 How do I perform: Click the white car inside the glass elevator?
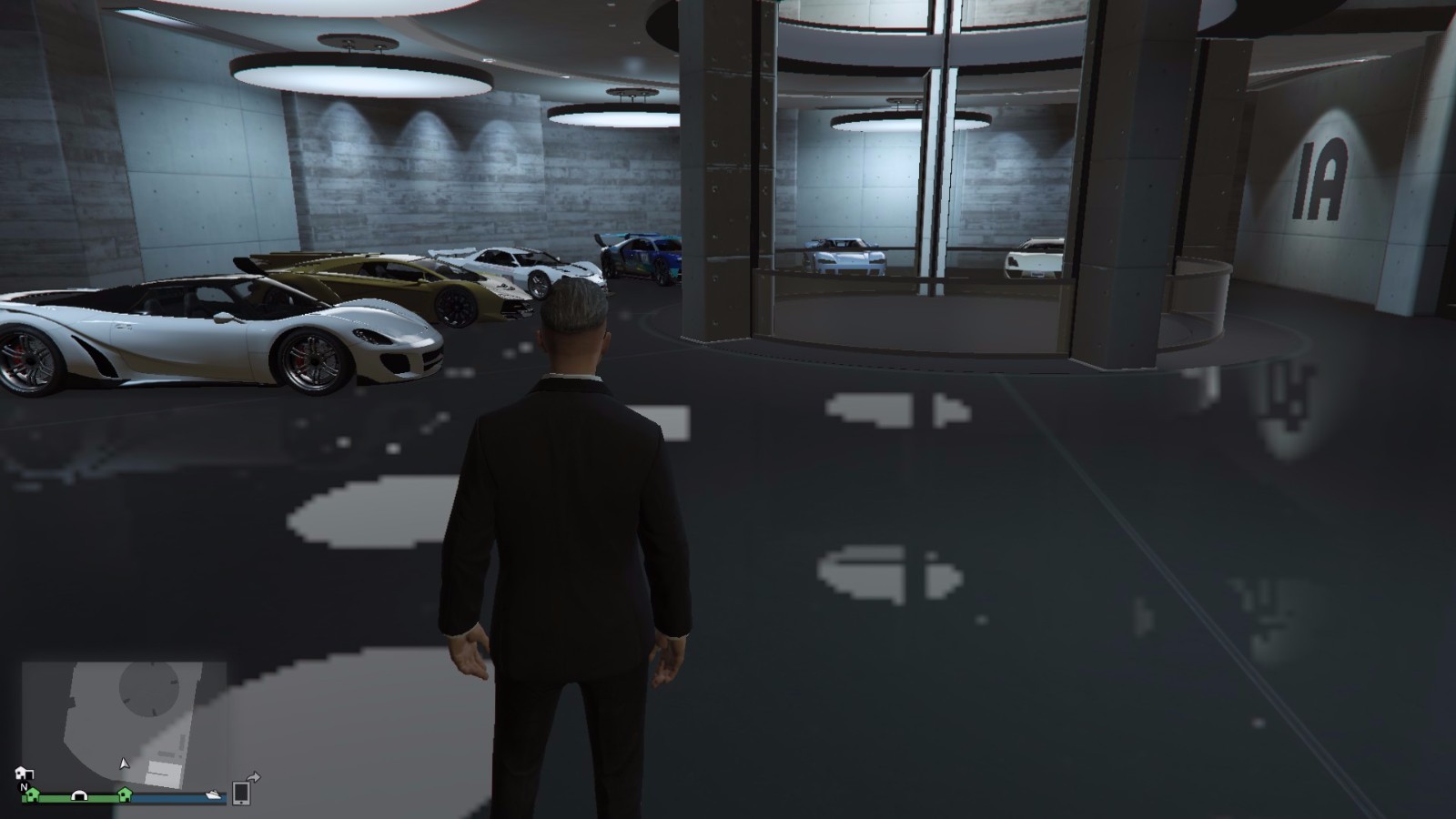[846, 259]
